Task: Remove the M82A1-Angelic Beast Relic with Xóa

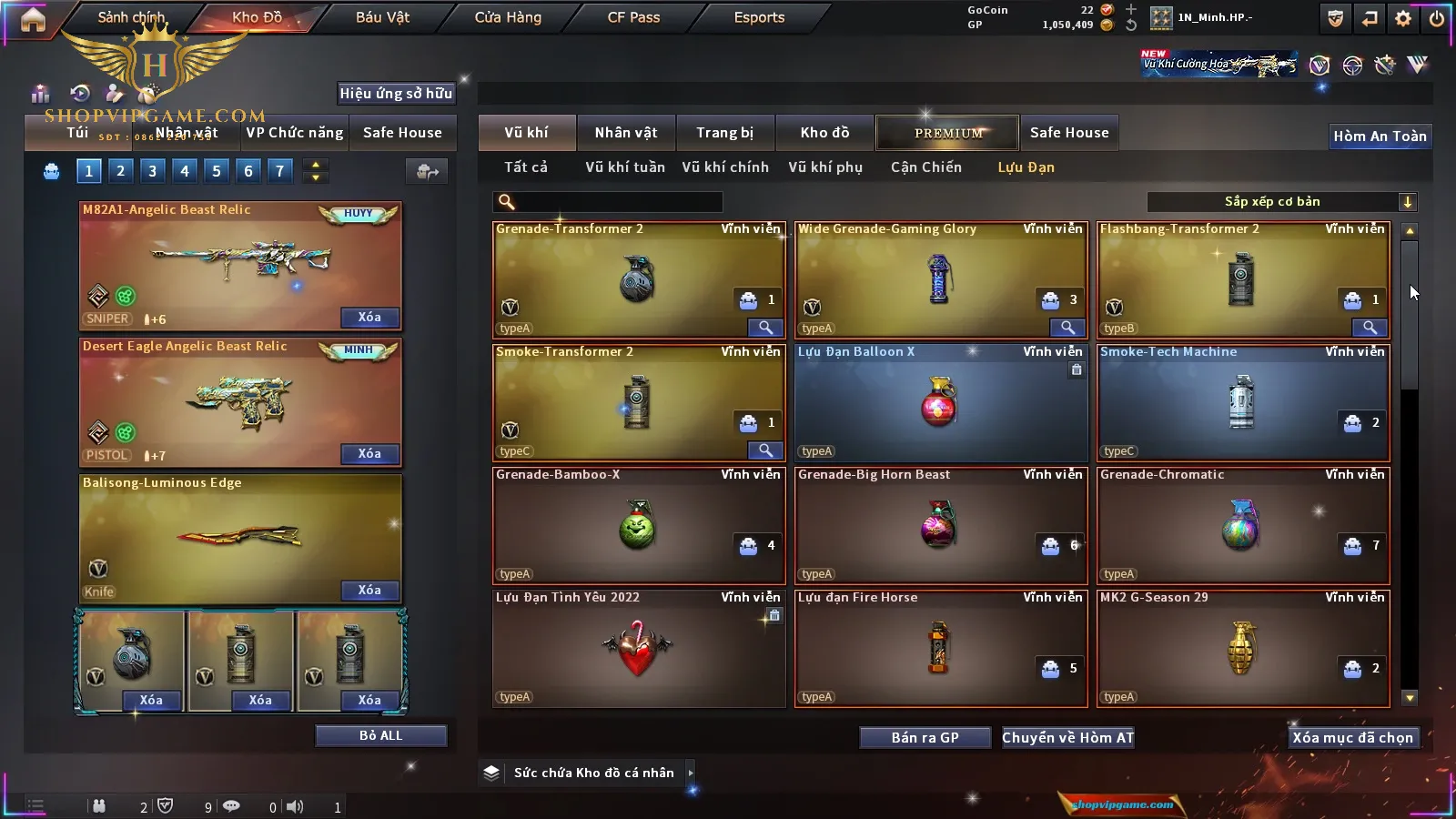Action: [x=369, y=318]
